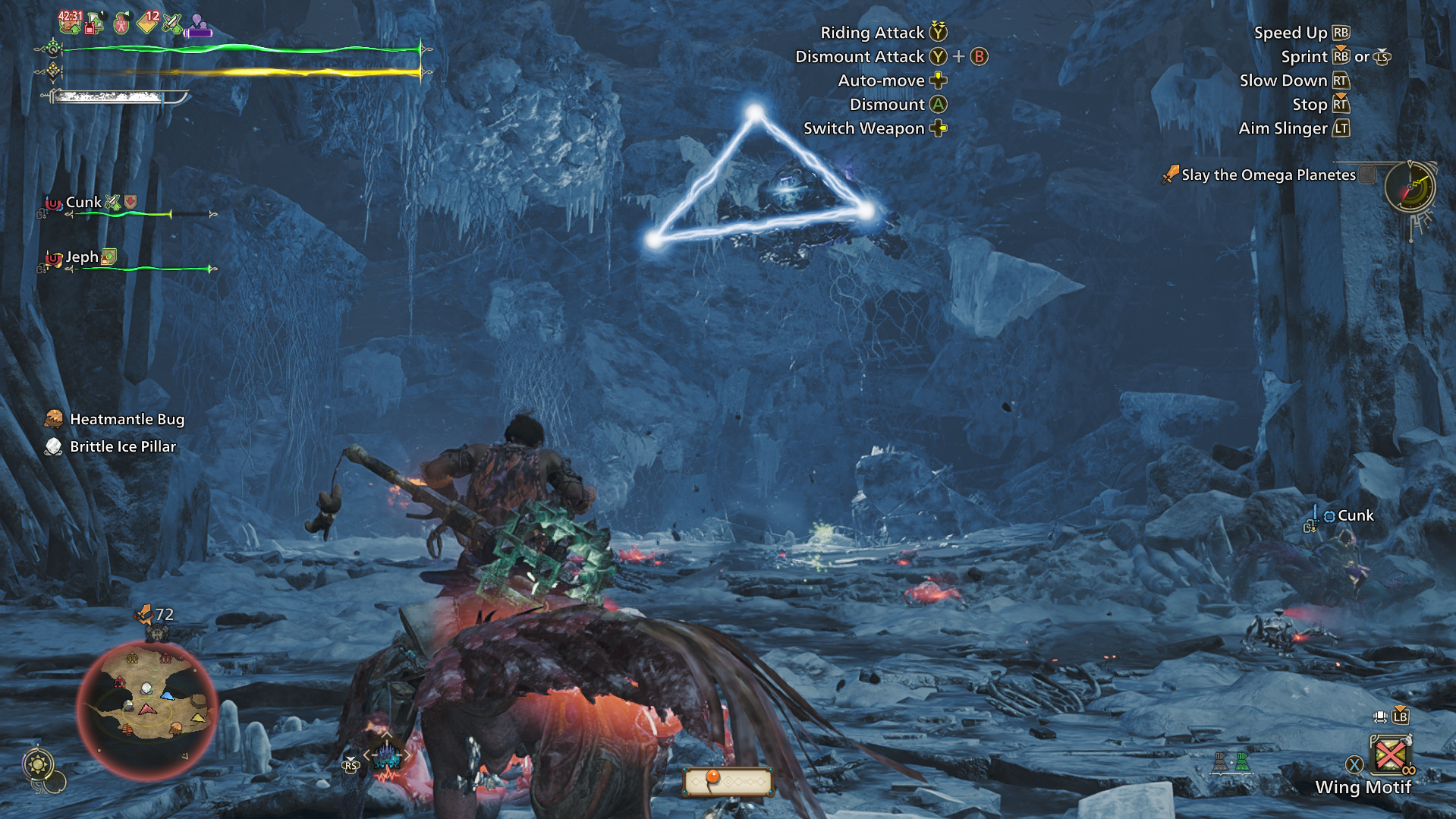Select party member Cunk in the party list
Image resolution: width=1456 pixels, height=819 pixels.
point(83,203)
